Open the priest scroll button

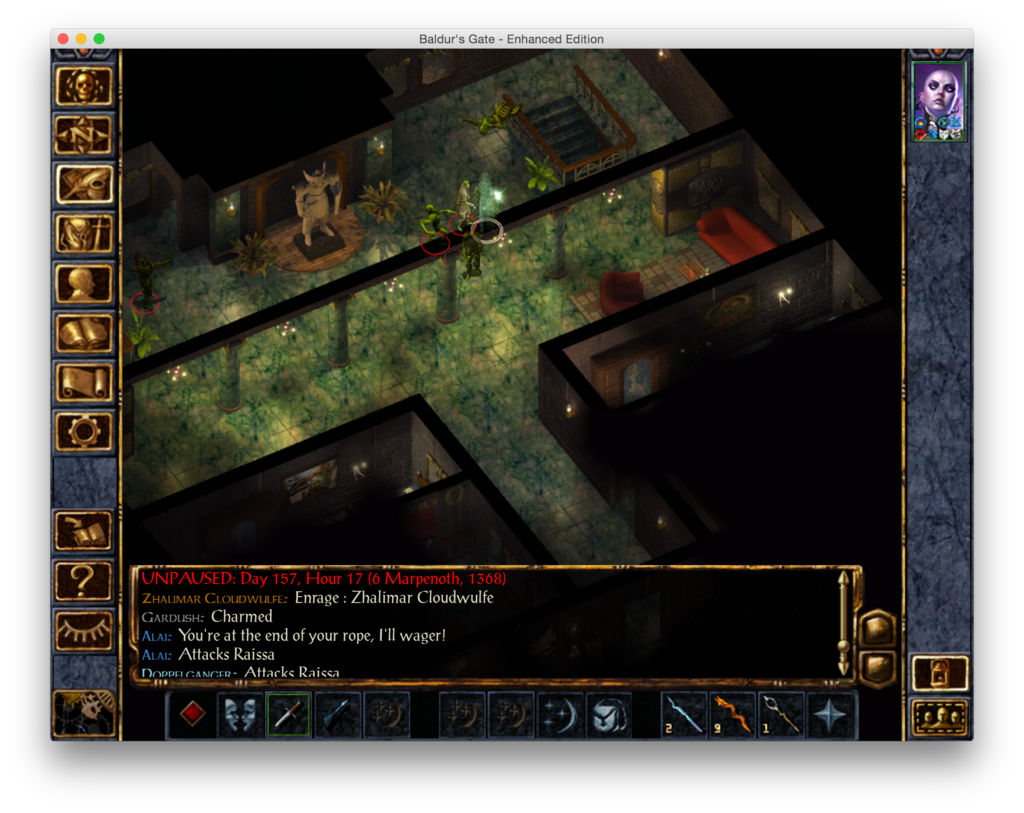(84, 382)
